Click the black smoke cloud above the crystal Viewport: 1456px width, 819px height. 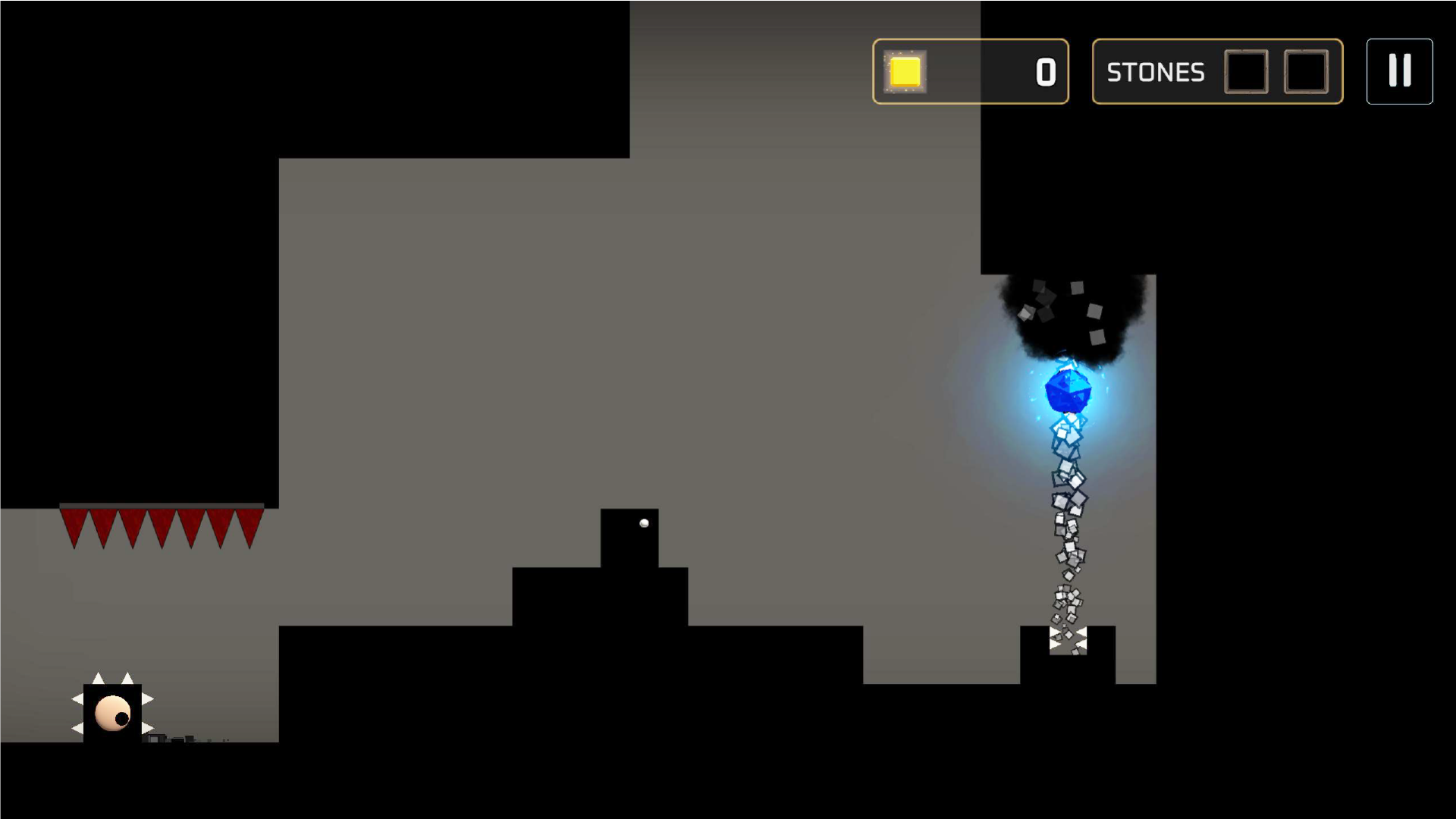click(1068, 312)
